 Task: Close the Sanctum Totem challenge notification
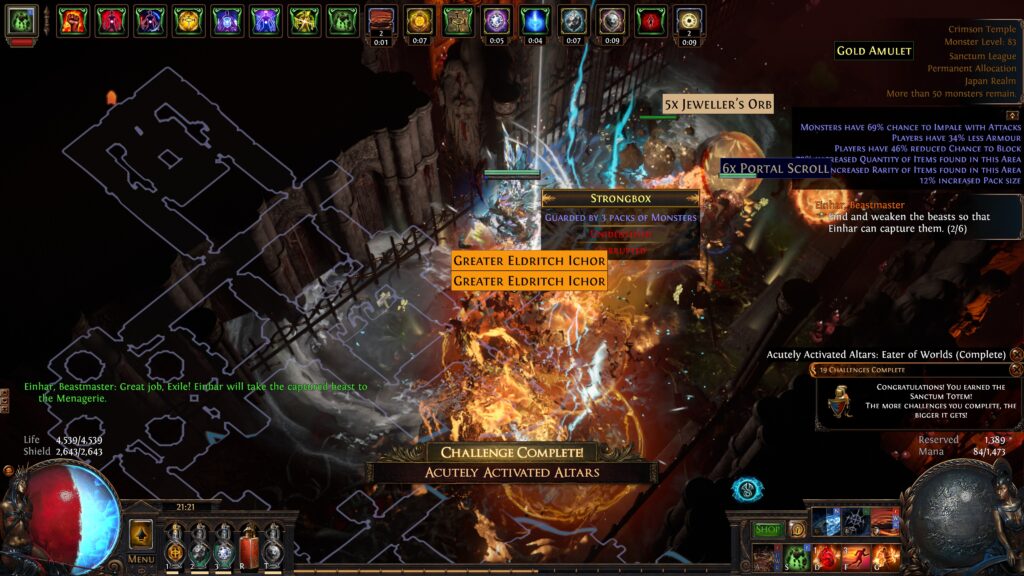point(1016,370)
